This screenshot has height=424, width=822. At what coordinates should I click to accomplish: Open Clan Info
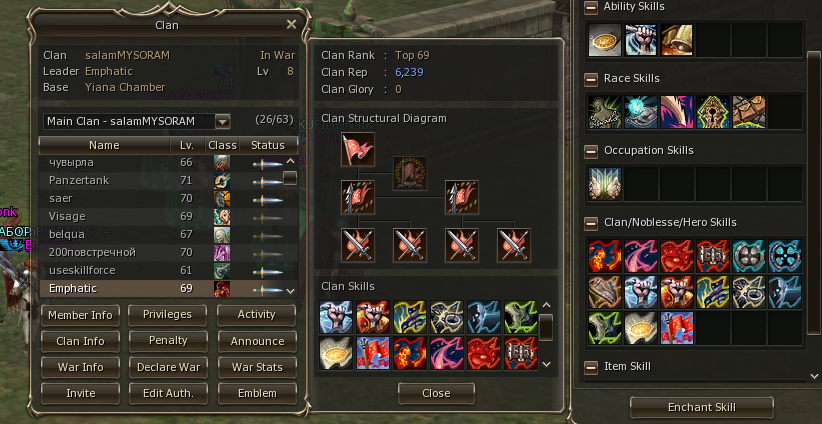(x=81, y=341)
